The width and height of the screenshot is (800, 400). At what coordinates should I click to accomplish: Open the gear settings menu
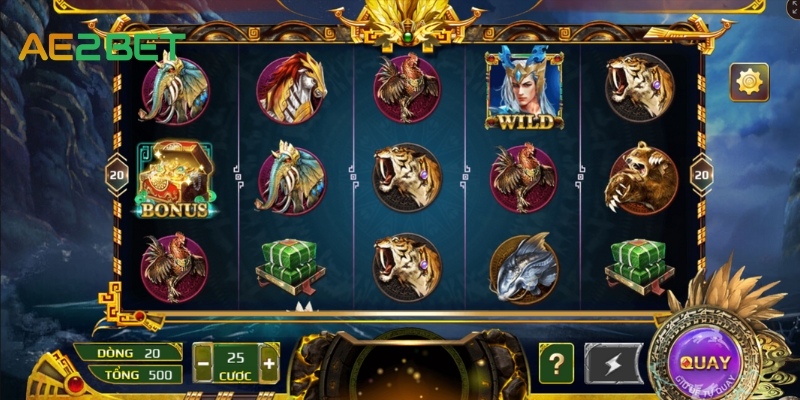(748, 81)
